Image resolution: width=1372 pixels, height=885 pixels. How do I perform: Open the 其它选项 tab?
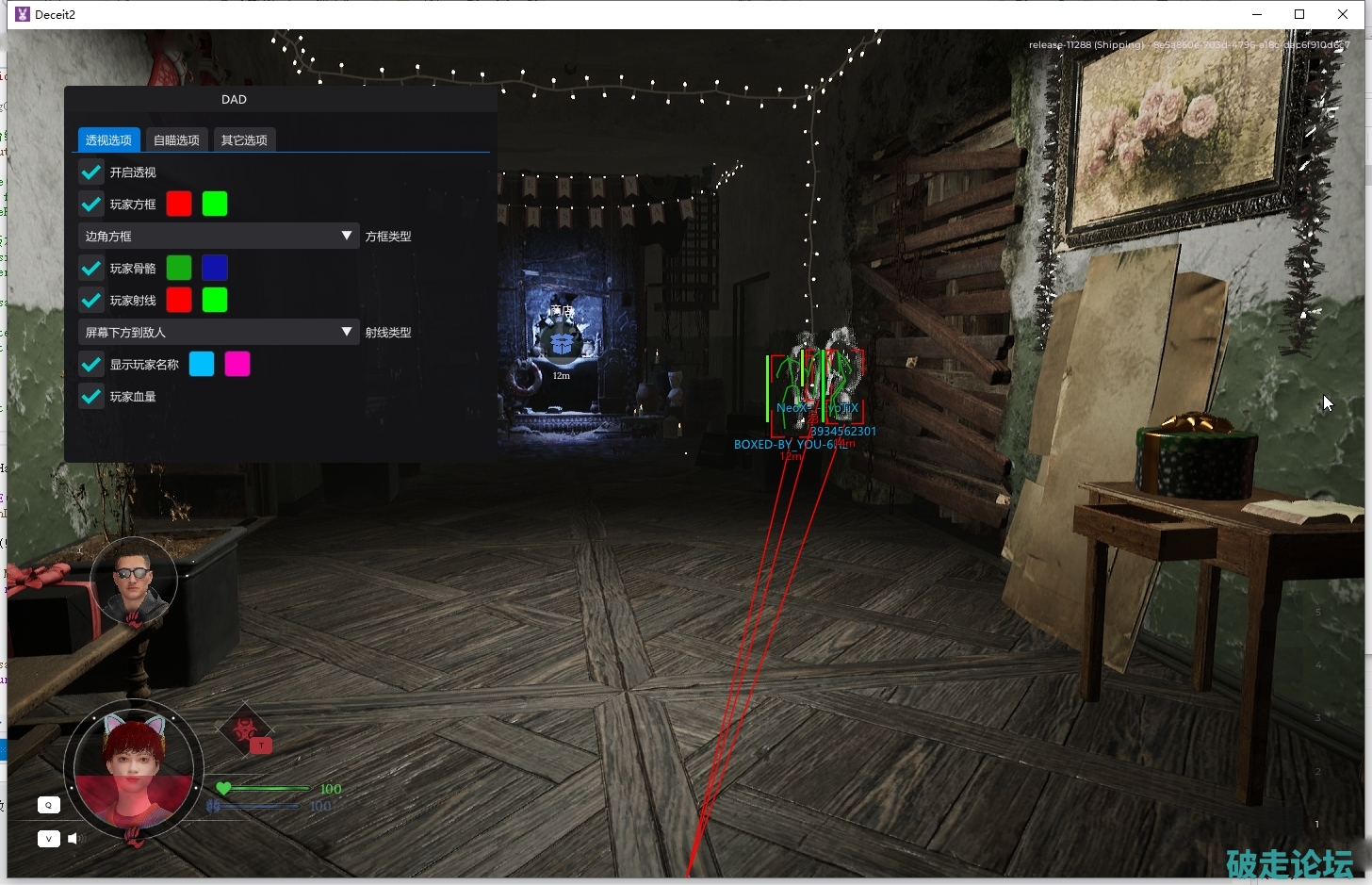(244, 140)
